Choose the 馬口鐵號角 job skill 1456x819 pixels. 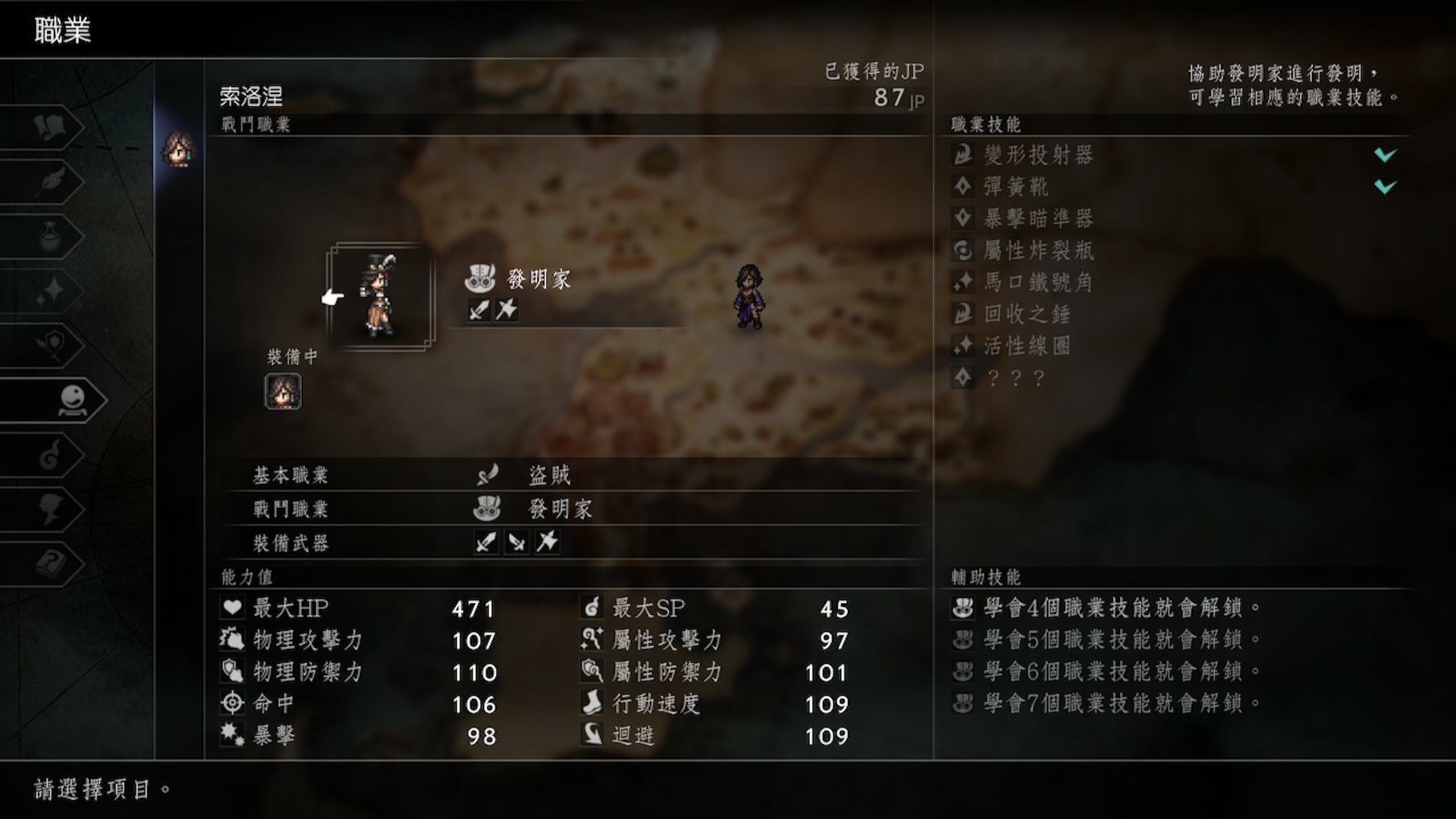[x=1039, y=282]
